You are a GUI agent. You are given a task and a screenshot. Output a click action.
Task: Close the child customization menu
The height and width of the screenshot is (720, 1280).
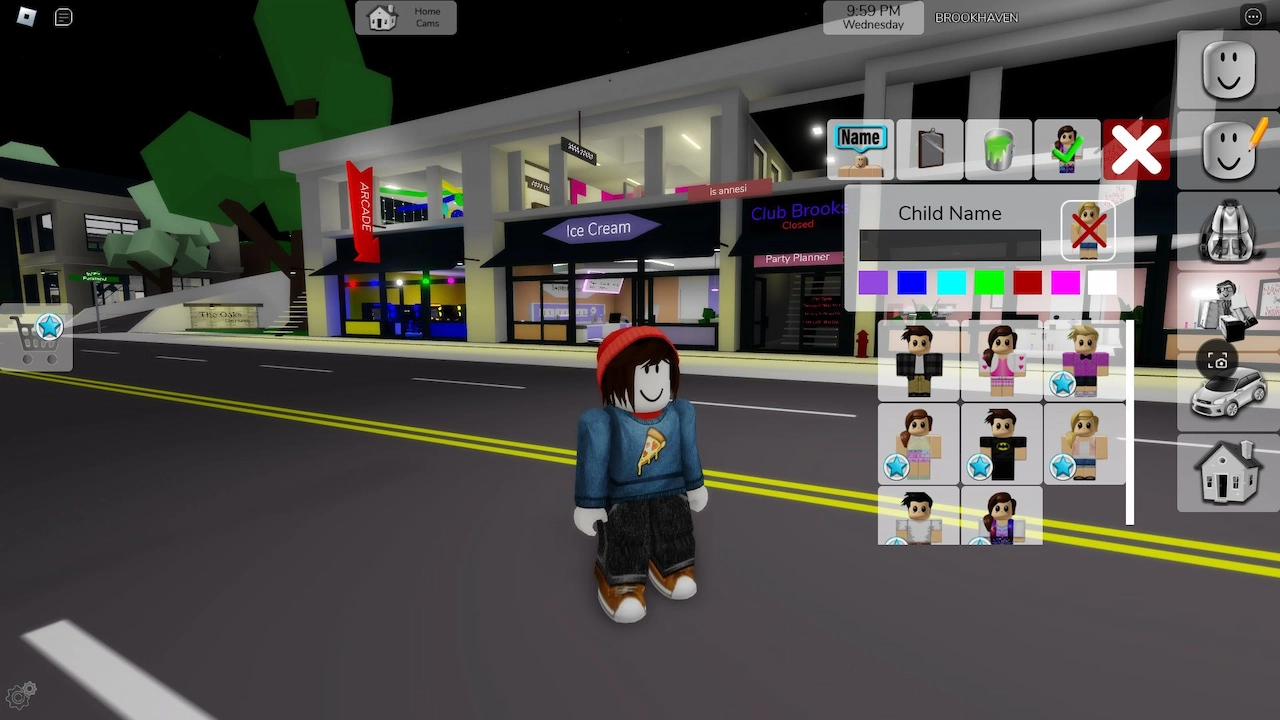point(1136,150)
